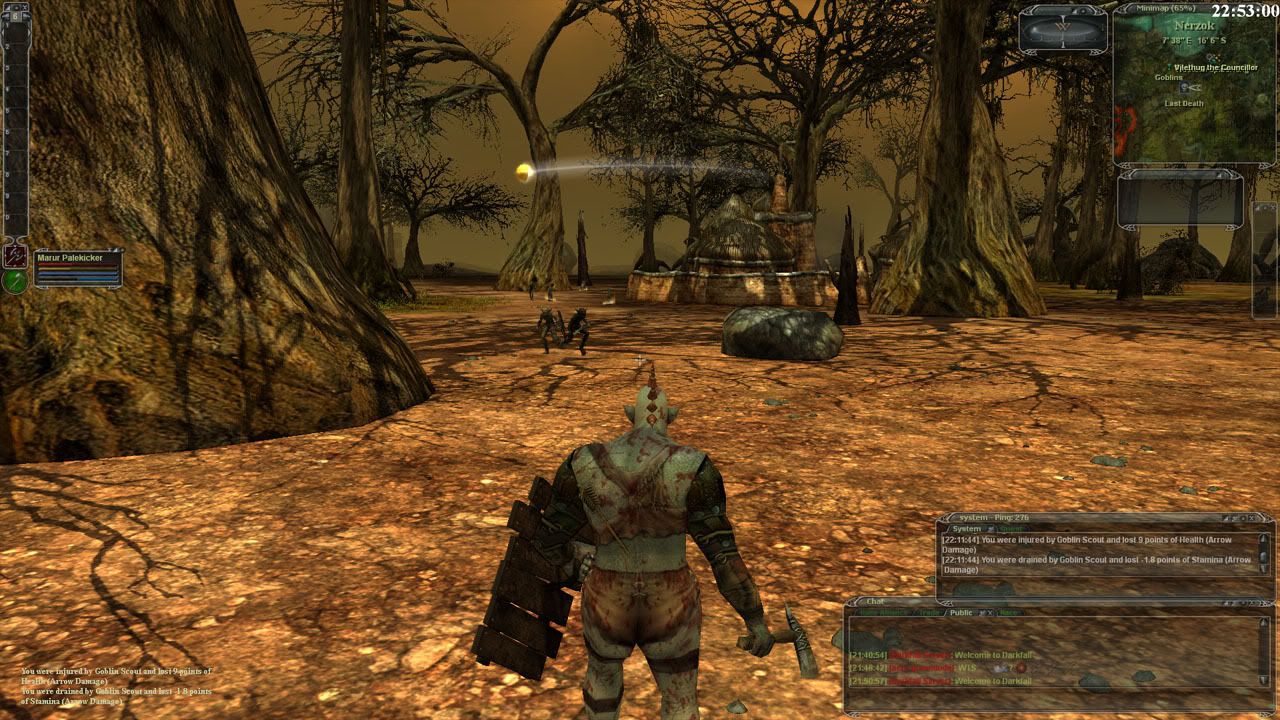Image resolution: width=1280 pixels, height=720 pixels.
Task: Switch to the Trade chat tab
Action: tap(929, 613)
